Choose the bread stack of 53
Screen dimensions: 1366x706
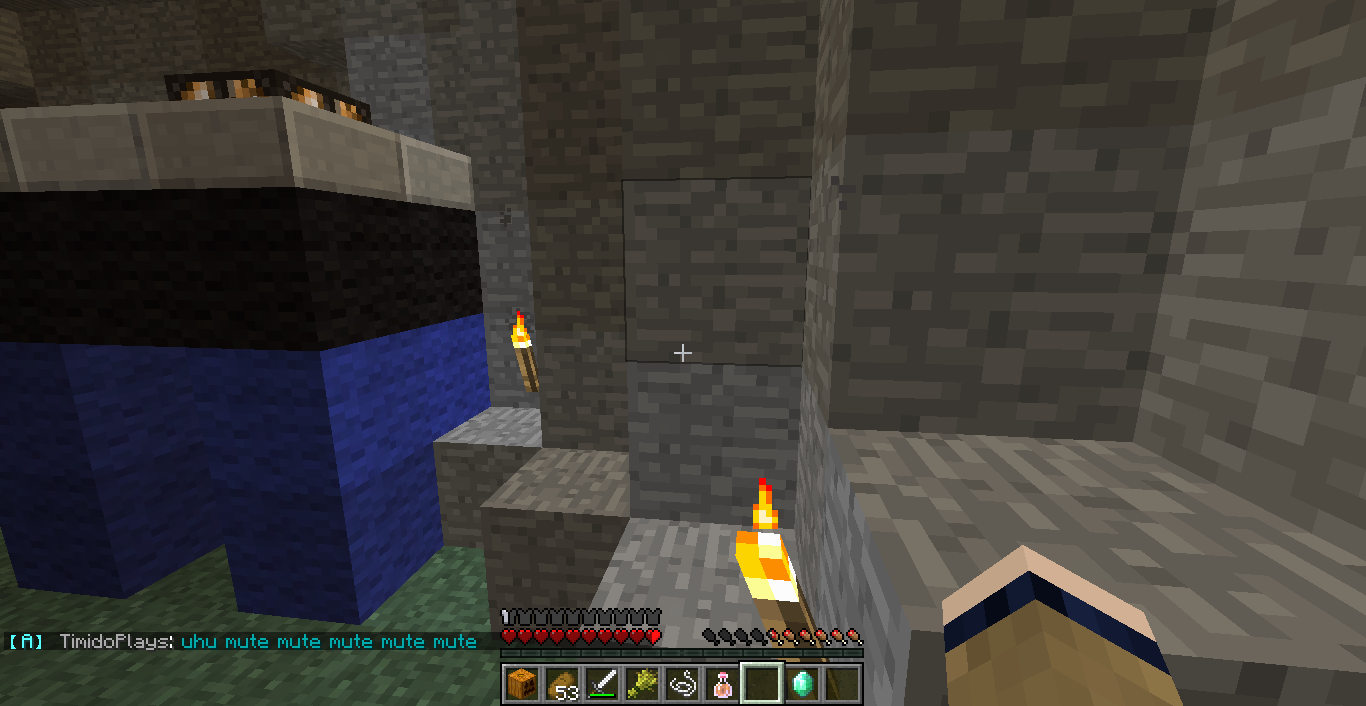[x=561, y=684]
